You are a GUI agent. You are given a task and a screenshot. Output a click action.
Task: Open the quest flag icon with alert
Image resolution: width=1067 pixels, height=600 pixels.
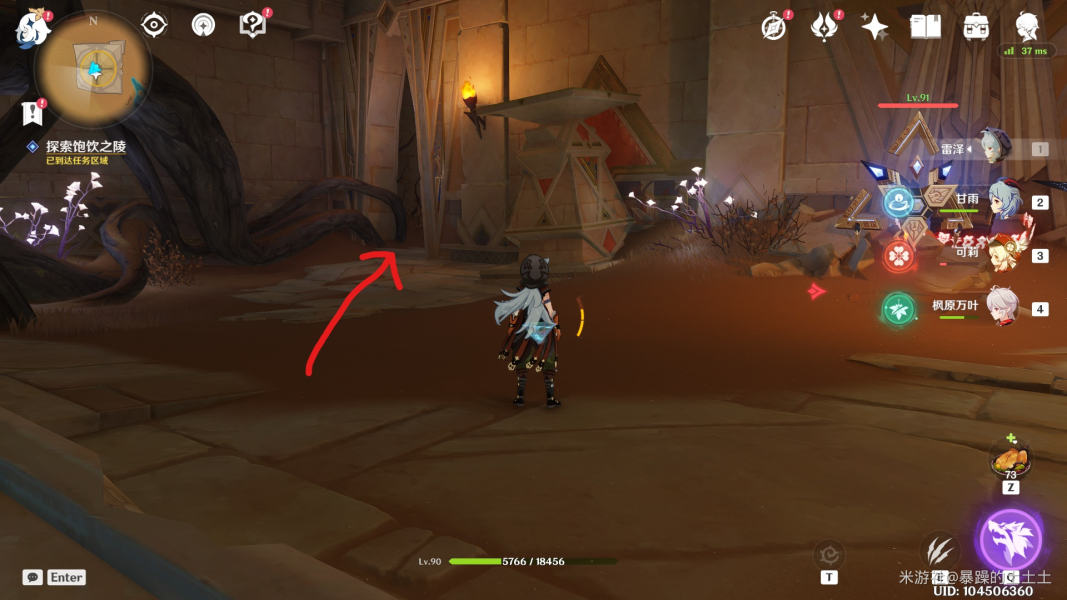pos(32,112)
